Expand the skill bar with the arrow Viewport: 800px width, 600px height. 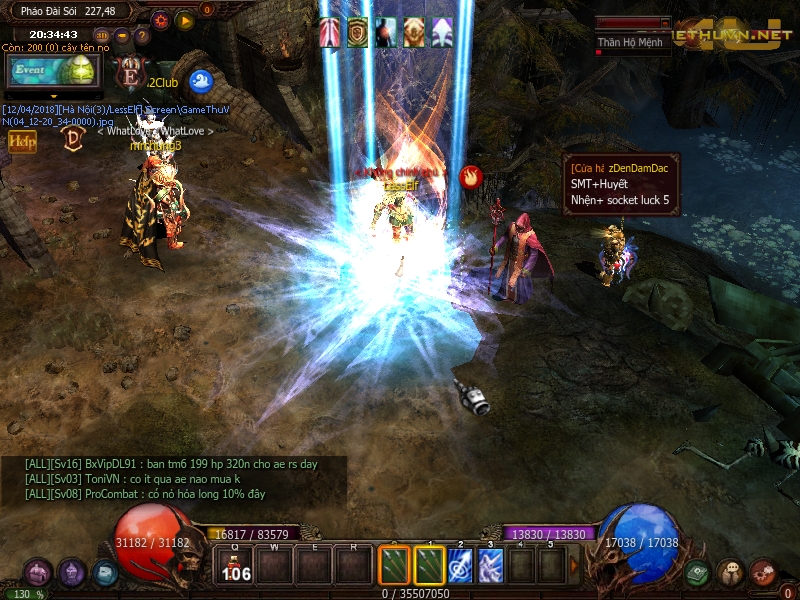[x=574, y=564]
